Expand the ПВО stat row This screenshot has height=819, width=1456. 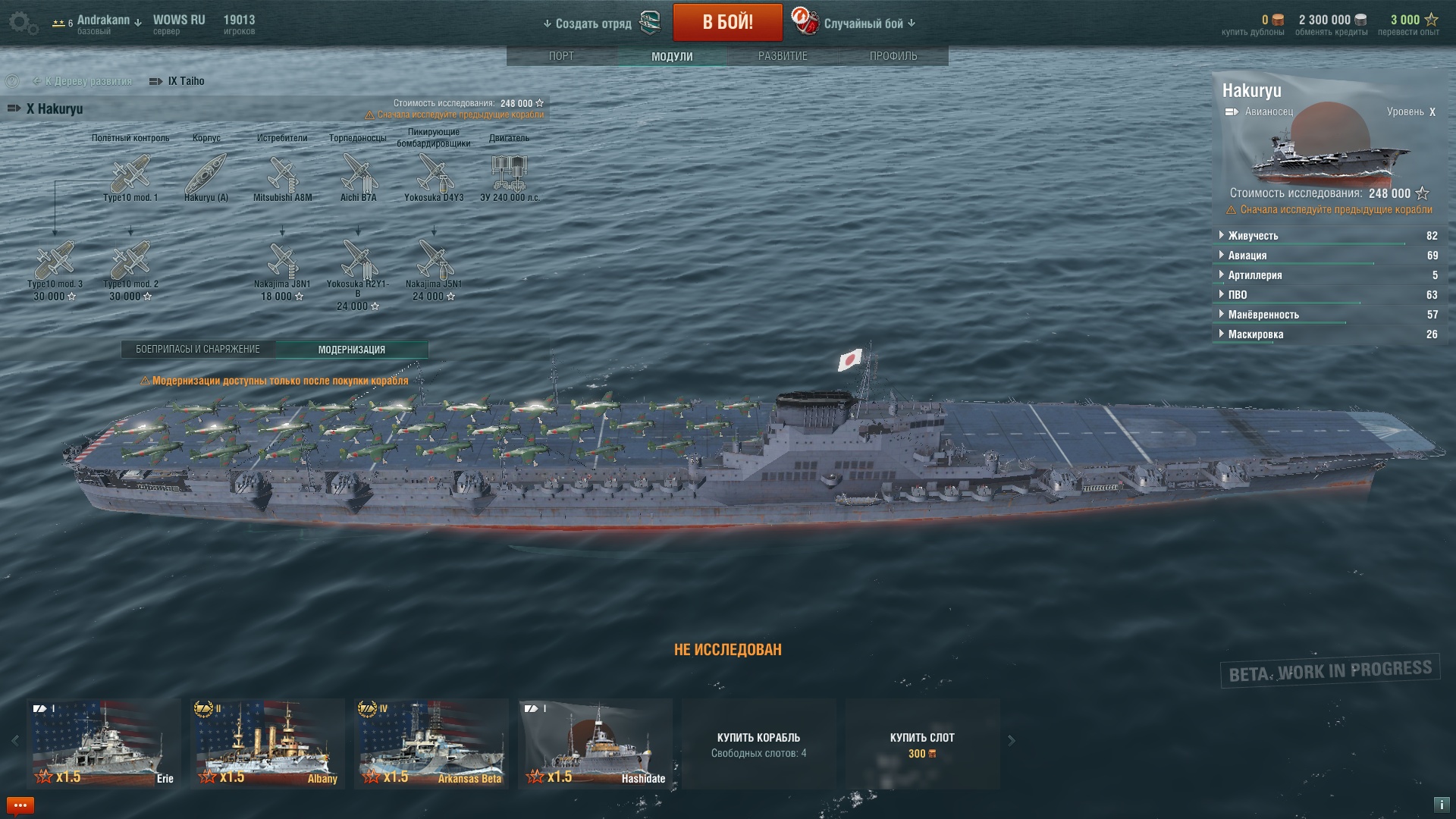(x=1237, y=295)
